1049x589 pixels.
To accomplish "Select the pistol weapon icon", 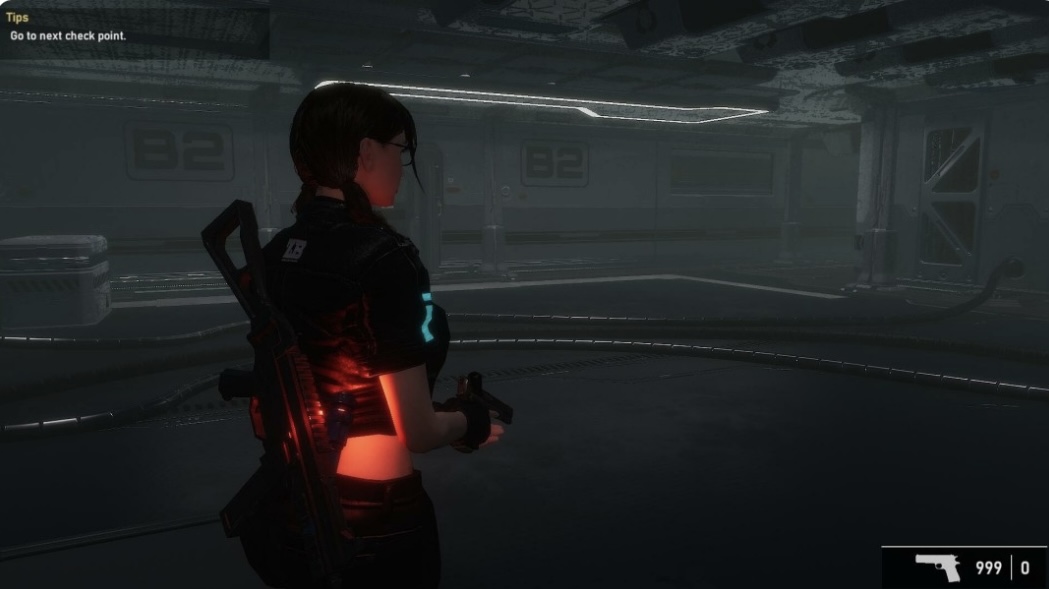I will pos(937,568).
